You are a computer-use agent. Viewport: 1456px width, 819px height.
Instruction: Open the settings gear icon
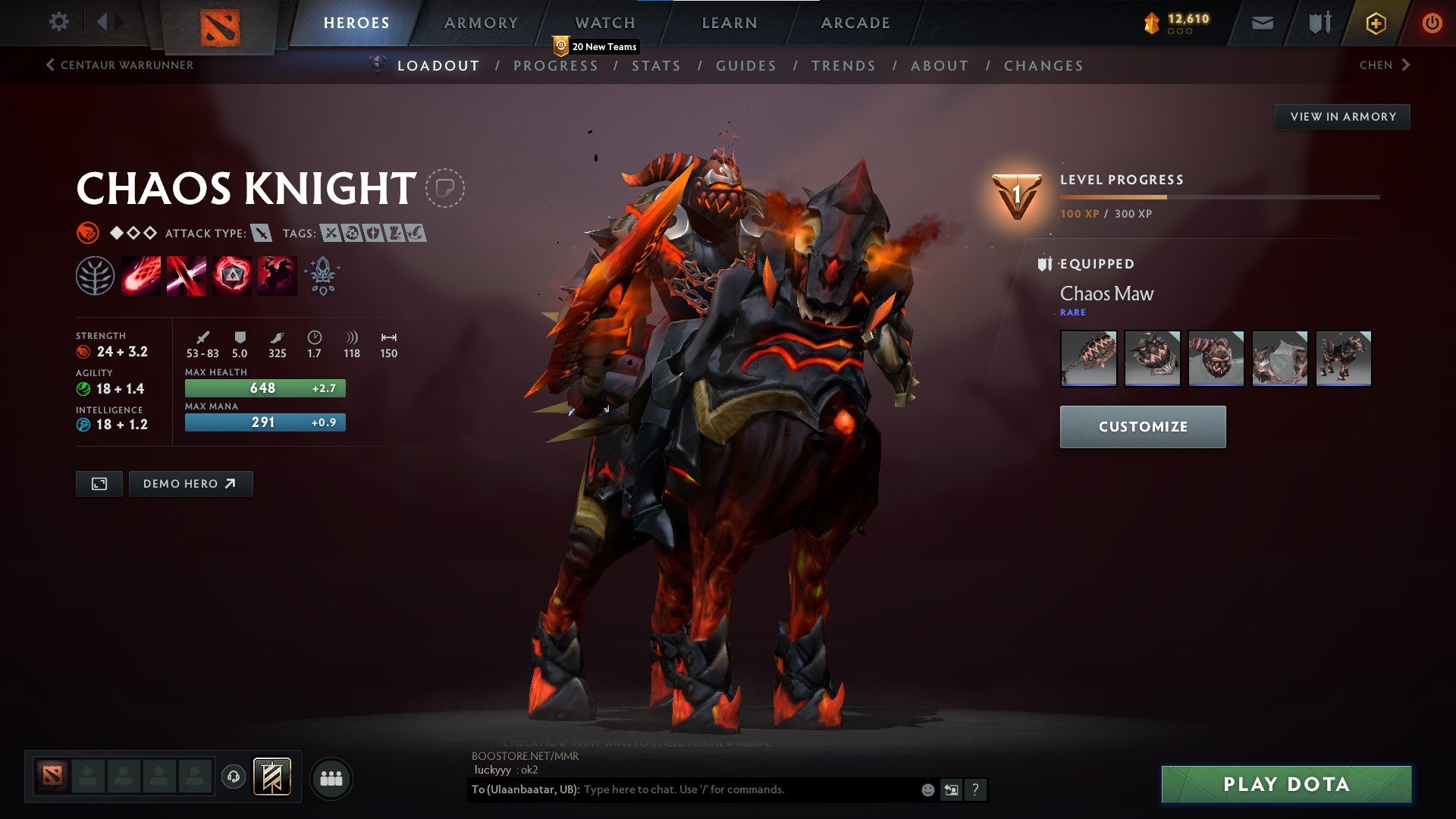pyautogui.click(x=58, y=22)
